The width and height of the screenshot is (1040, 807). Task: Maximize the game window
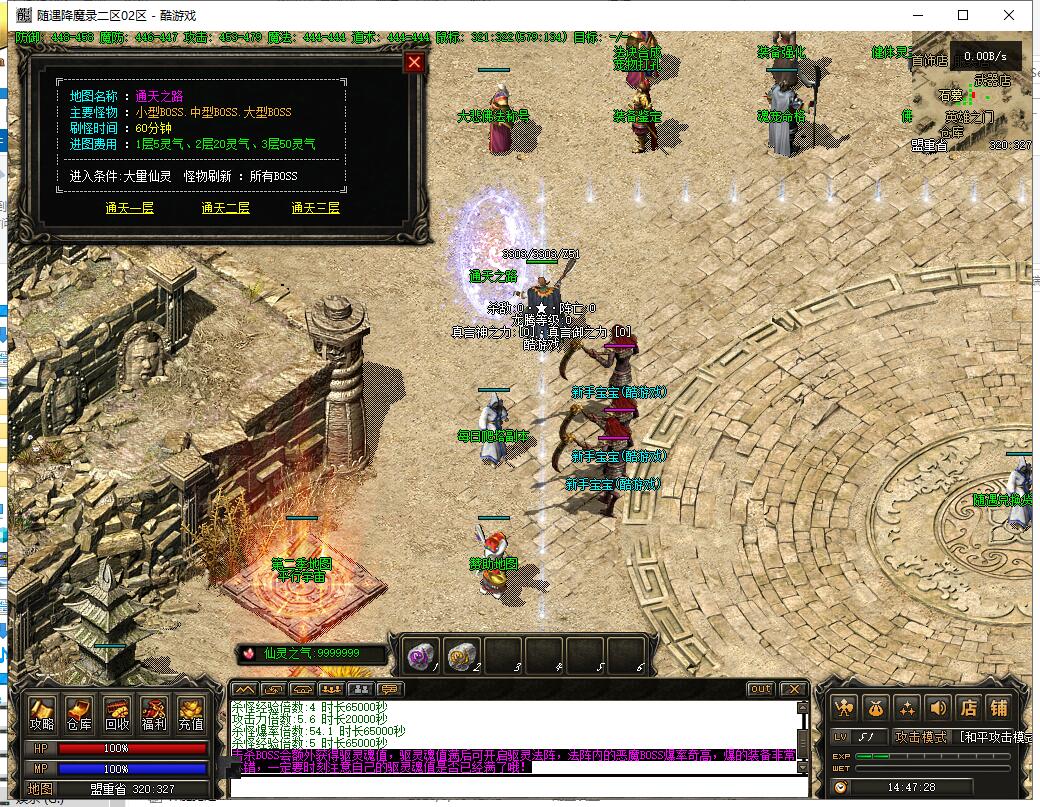click(x=963, y=15)
